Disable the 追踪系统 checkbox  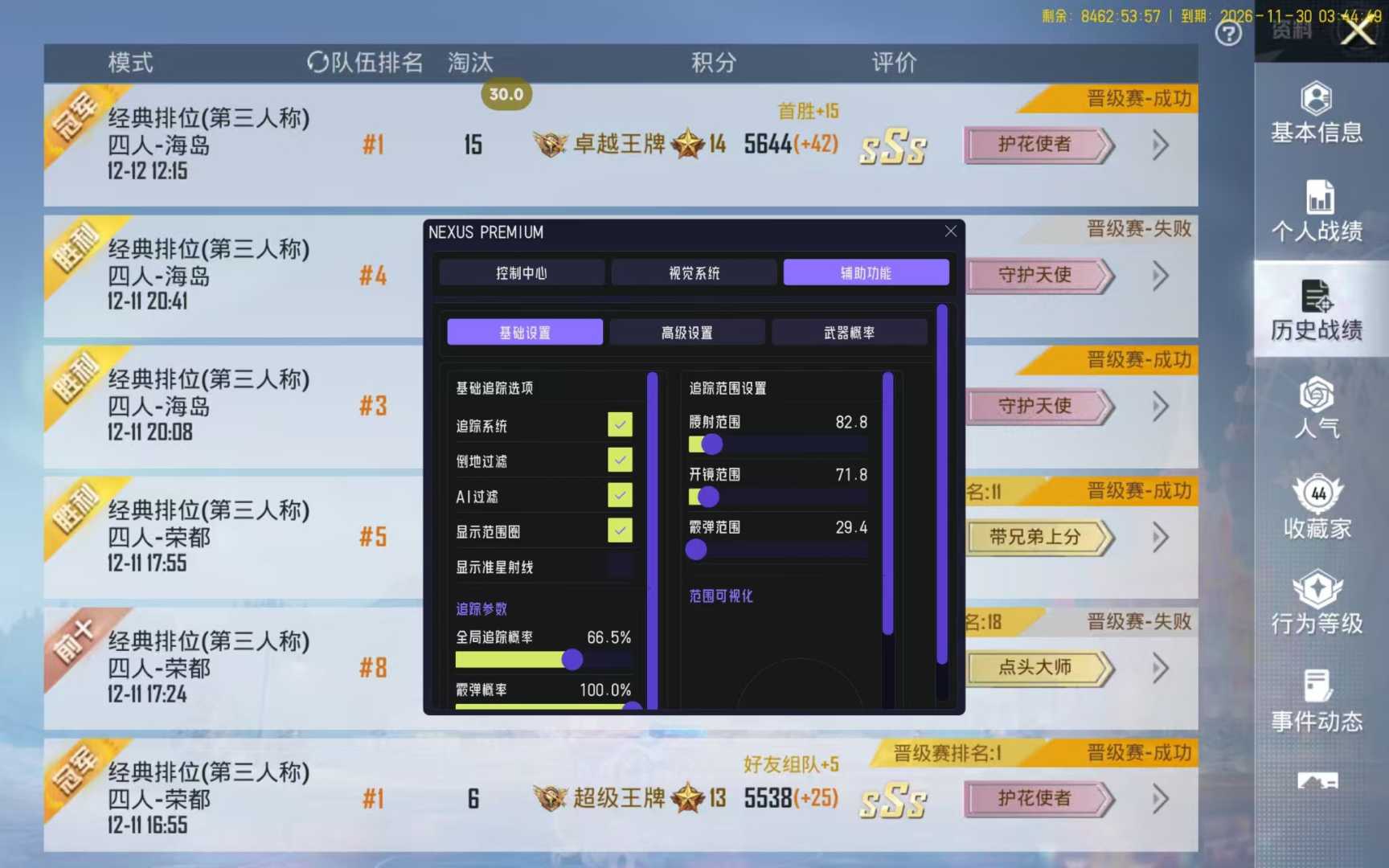pos(619,424)
